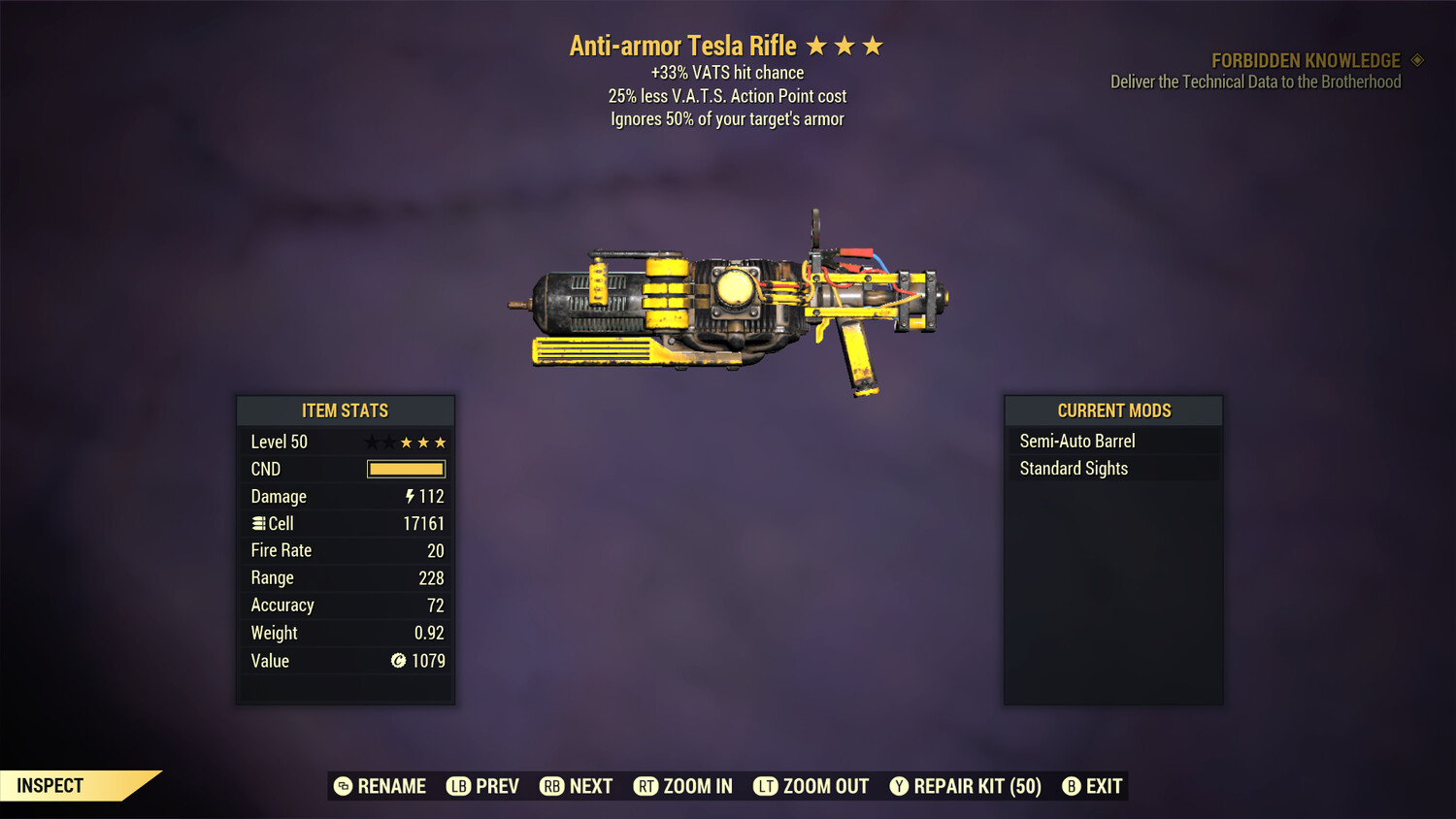
Task: Select the Cell ammo icon
Action: pyautogui.click(x=257, y=523)
